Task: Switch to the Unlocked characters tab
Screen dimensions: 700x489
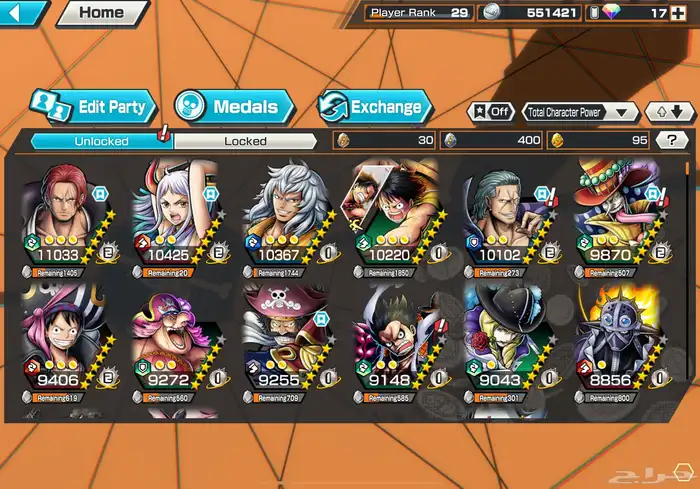Action: tap(101, 141)
